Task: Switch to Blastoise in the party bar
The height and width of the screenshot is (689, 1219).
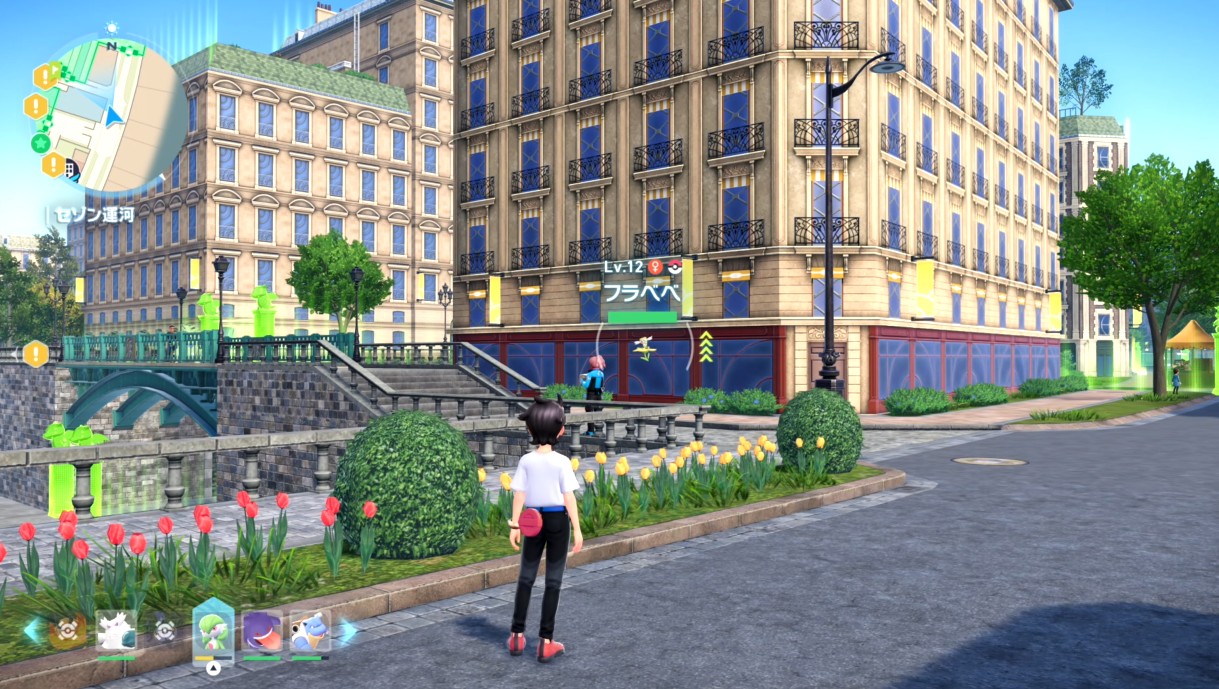Action: click(309, 632)
